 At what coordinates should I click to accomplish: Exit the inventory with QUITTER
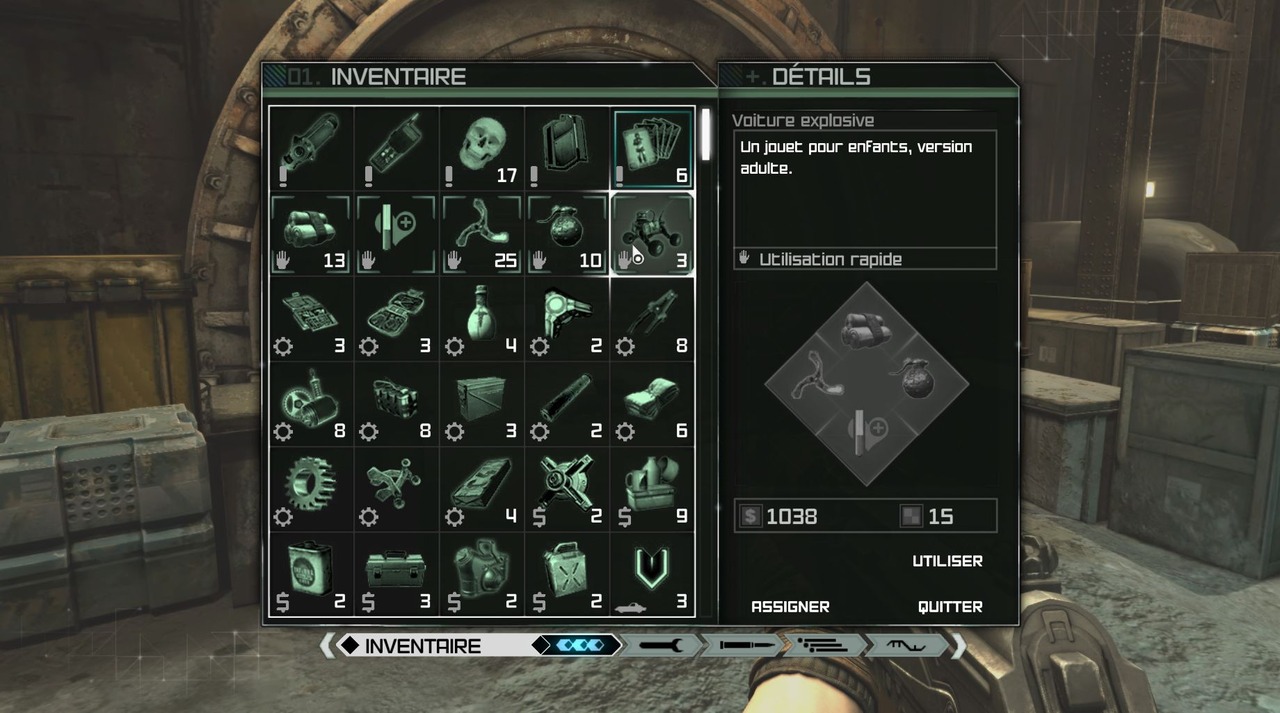[x=950, y=607]
